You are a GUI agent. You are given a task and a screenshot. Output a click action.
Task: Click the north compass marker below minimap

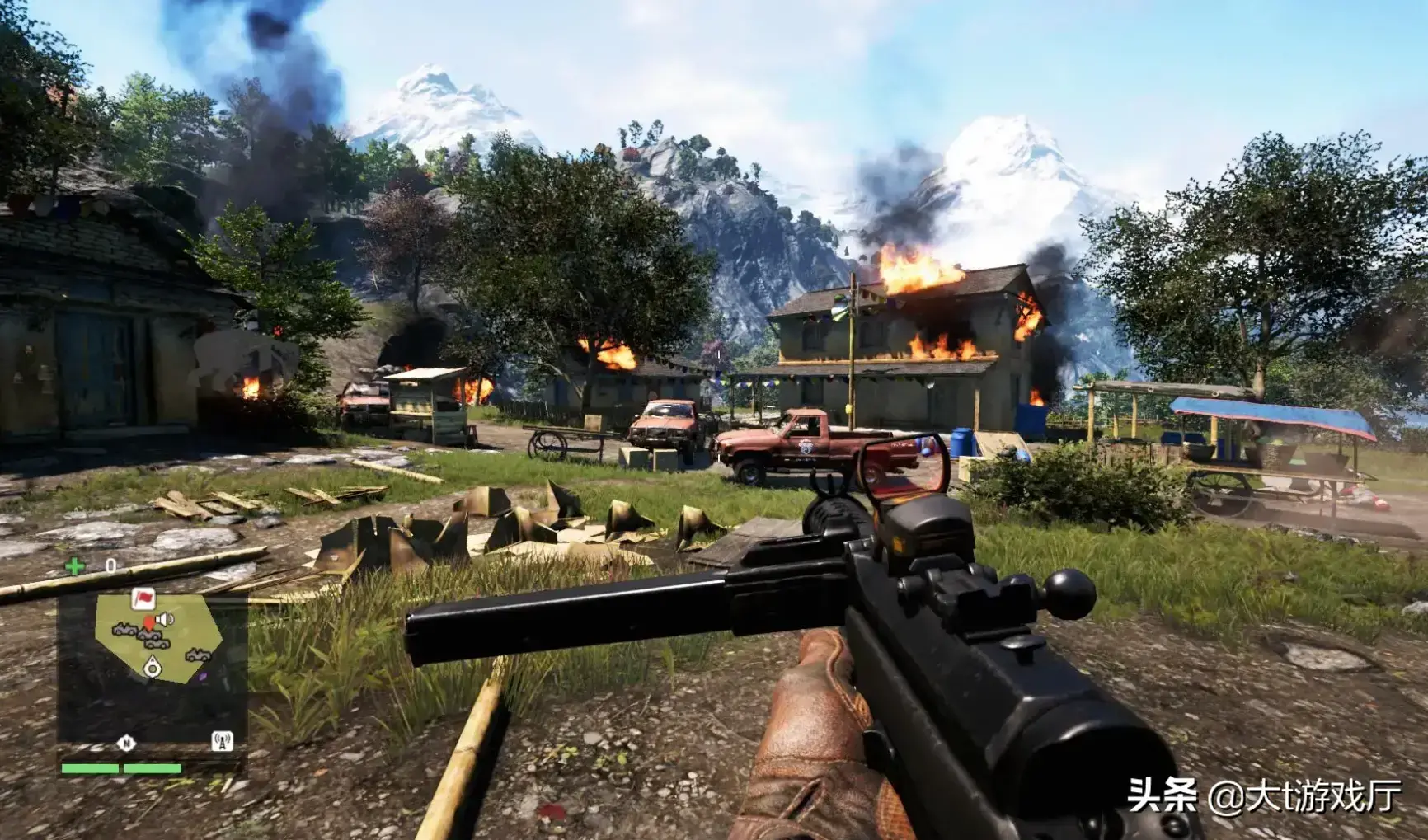coord(126,743)
